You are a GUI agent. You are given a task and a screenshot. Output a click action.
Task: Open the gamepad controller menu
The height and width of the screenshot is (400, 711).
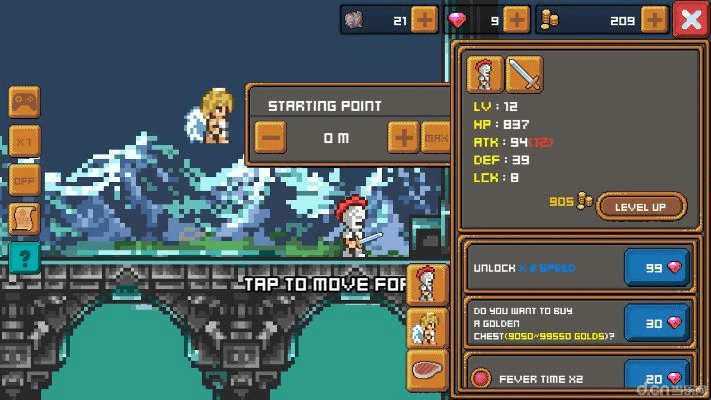pyautogui.click(x=24, y=103)
